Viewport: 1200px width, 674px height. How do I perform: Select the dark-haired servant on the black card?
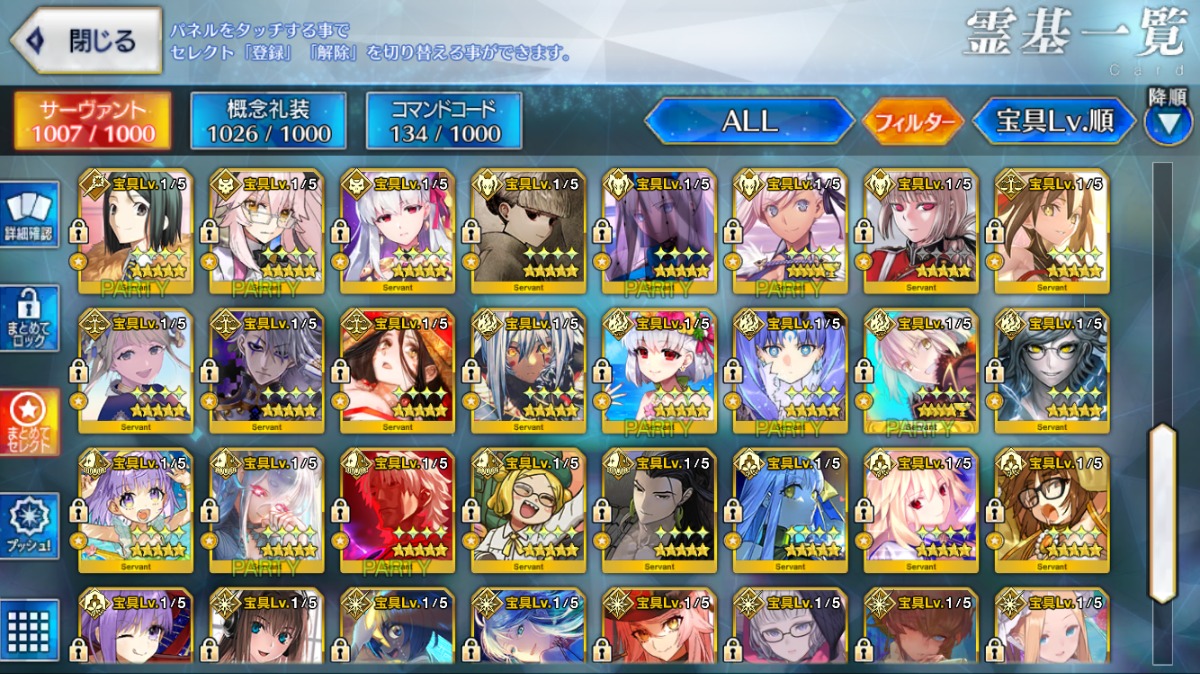pyautogui.click(x=659, y=511)
